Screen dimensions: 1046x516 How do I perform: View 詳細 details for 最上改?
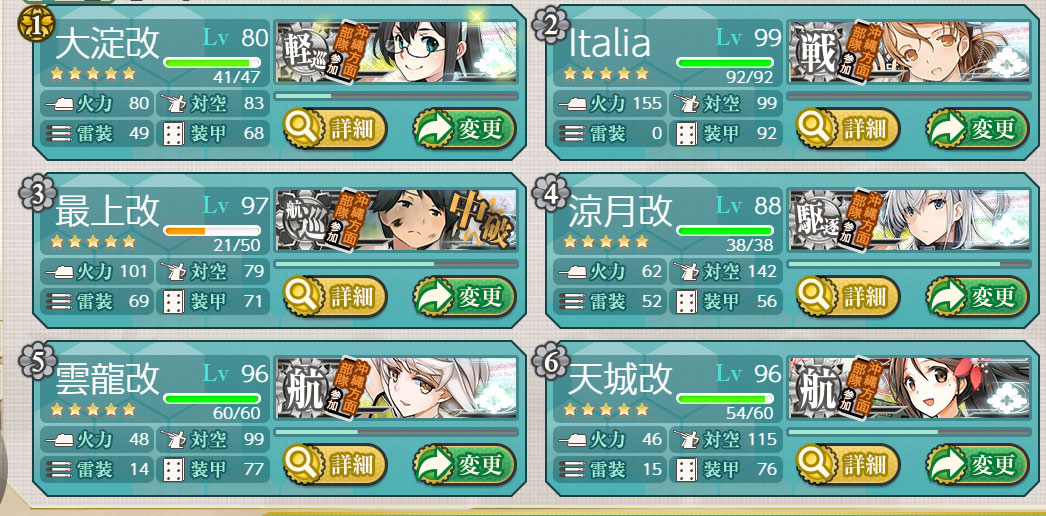[334, 296]
